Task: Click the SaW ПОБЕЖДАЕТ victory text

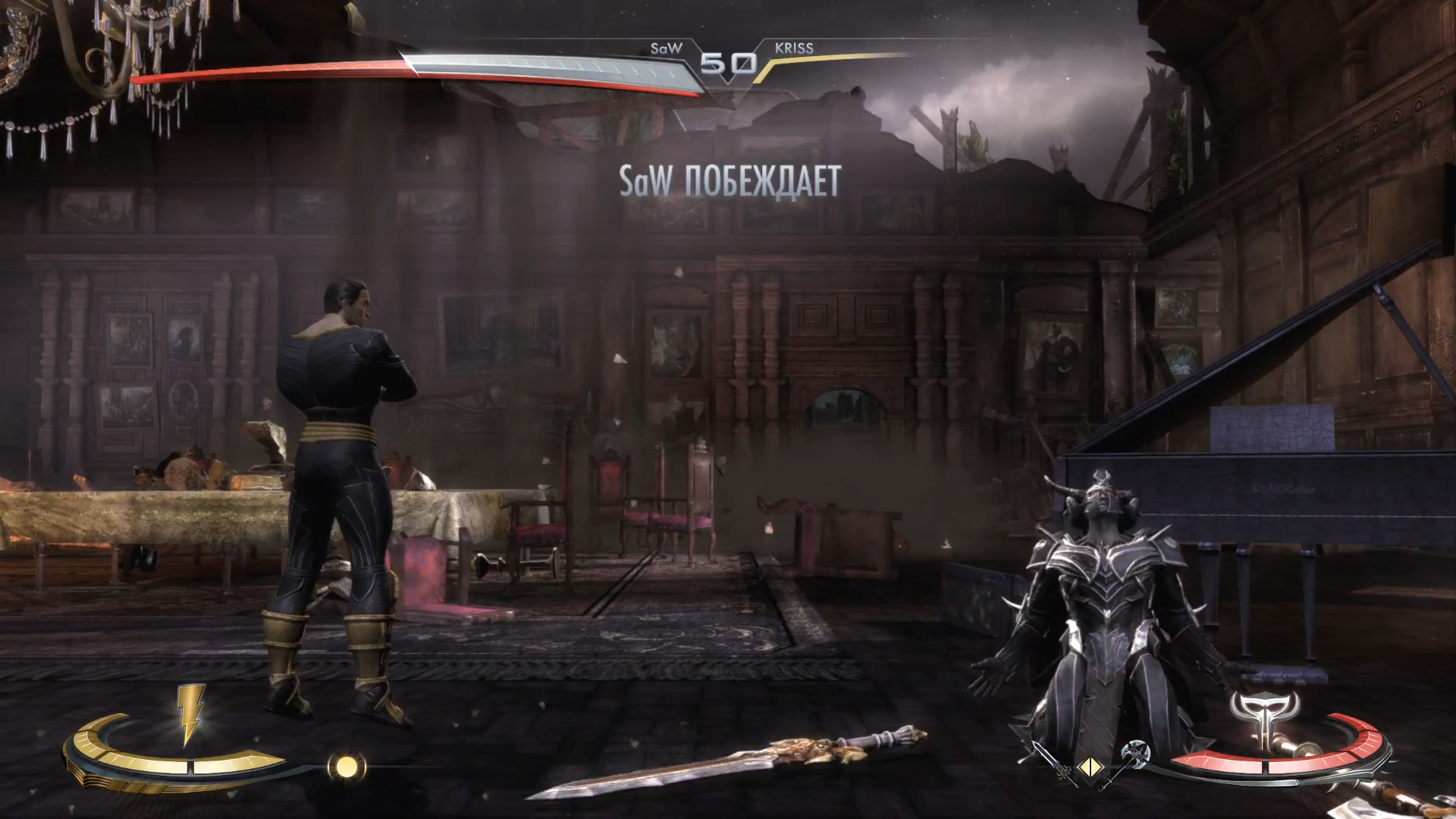Action: click(x=730, y=180)
